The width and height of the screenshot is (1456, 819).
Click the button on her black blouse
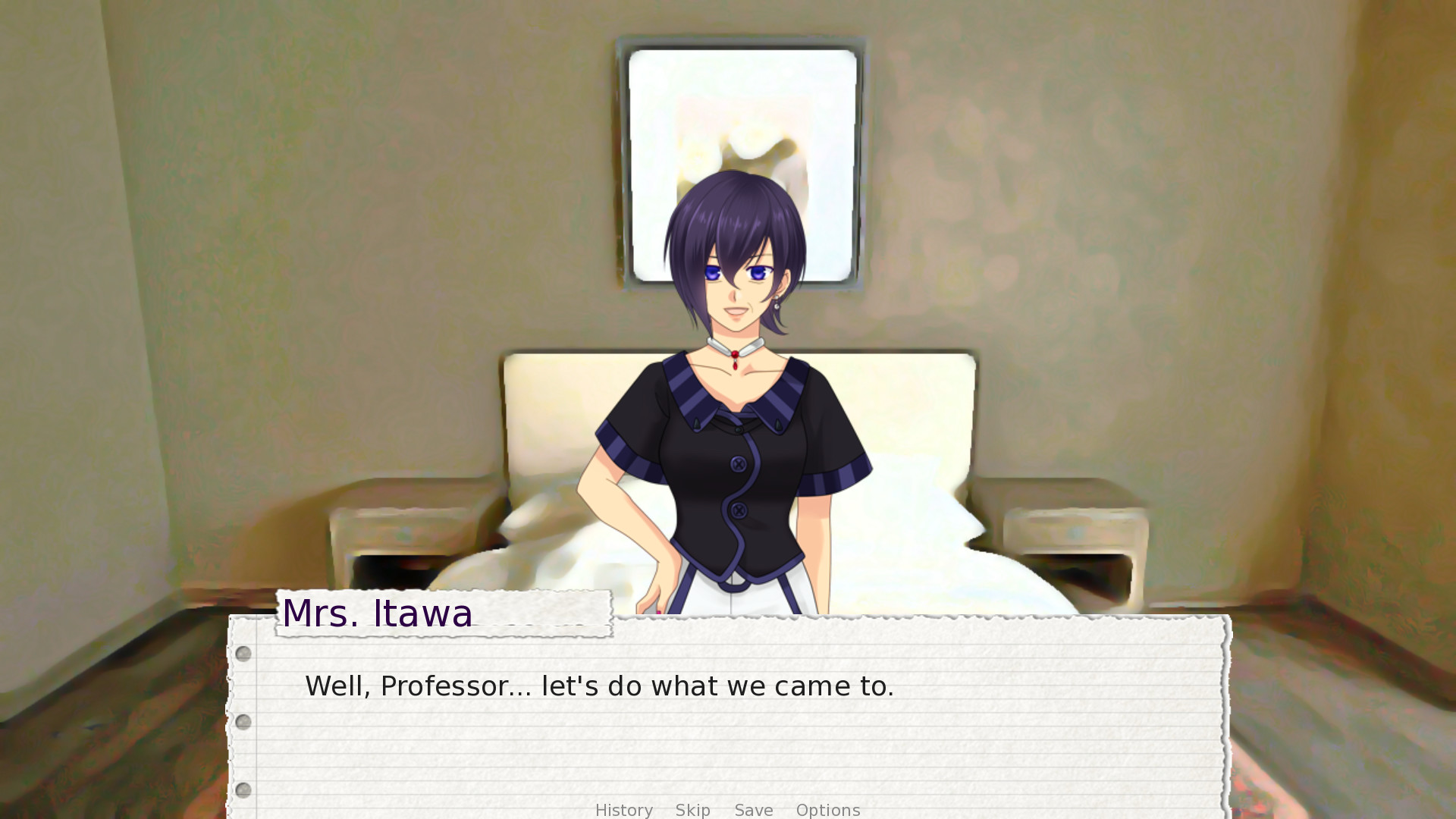coord(738,463)
